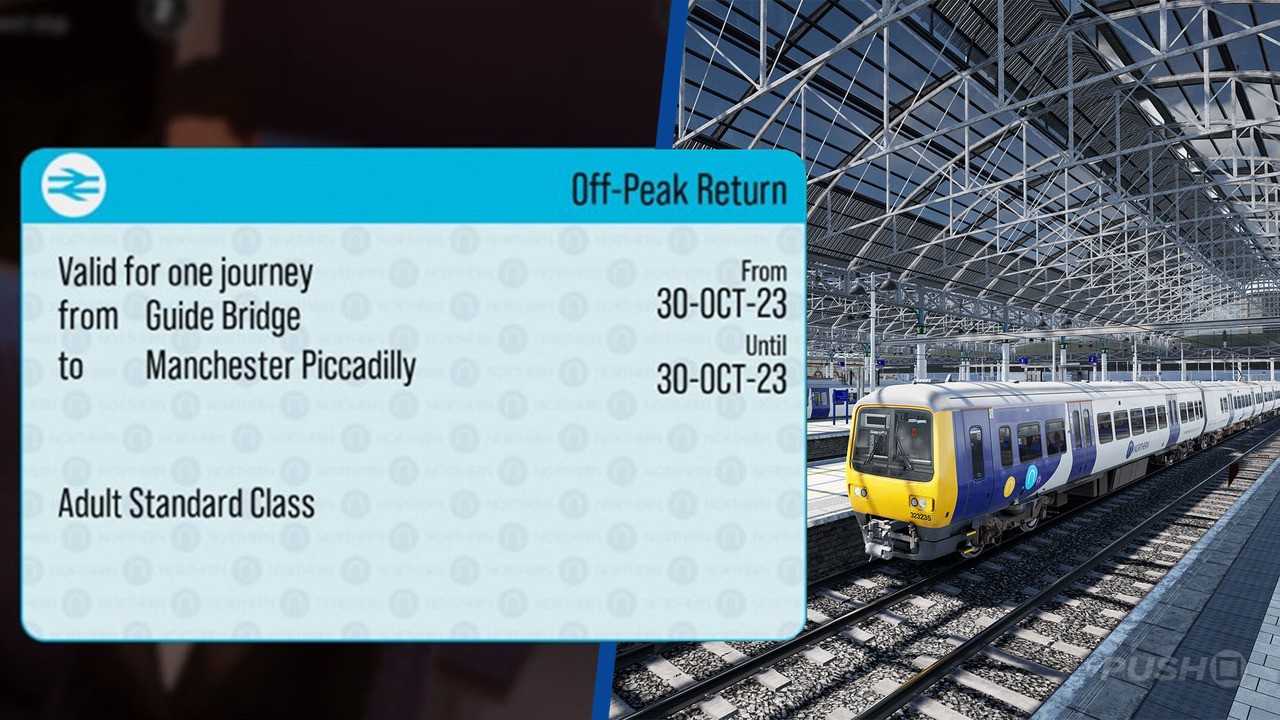Click the train unit number 323235
Screen dimensions: 1280x720
click(920, 517)
